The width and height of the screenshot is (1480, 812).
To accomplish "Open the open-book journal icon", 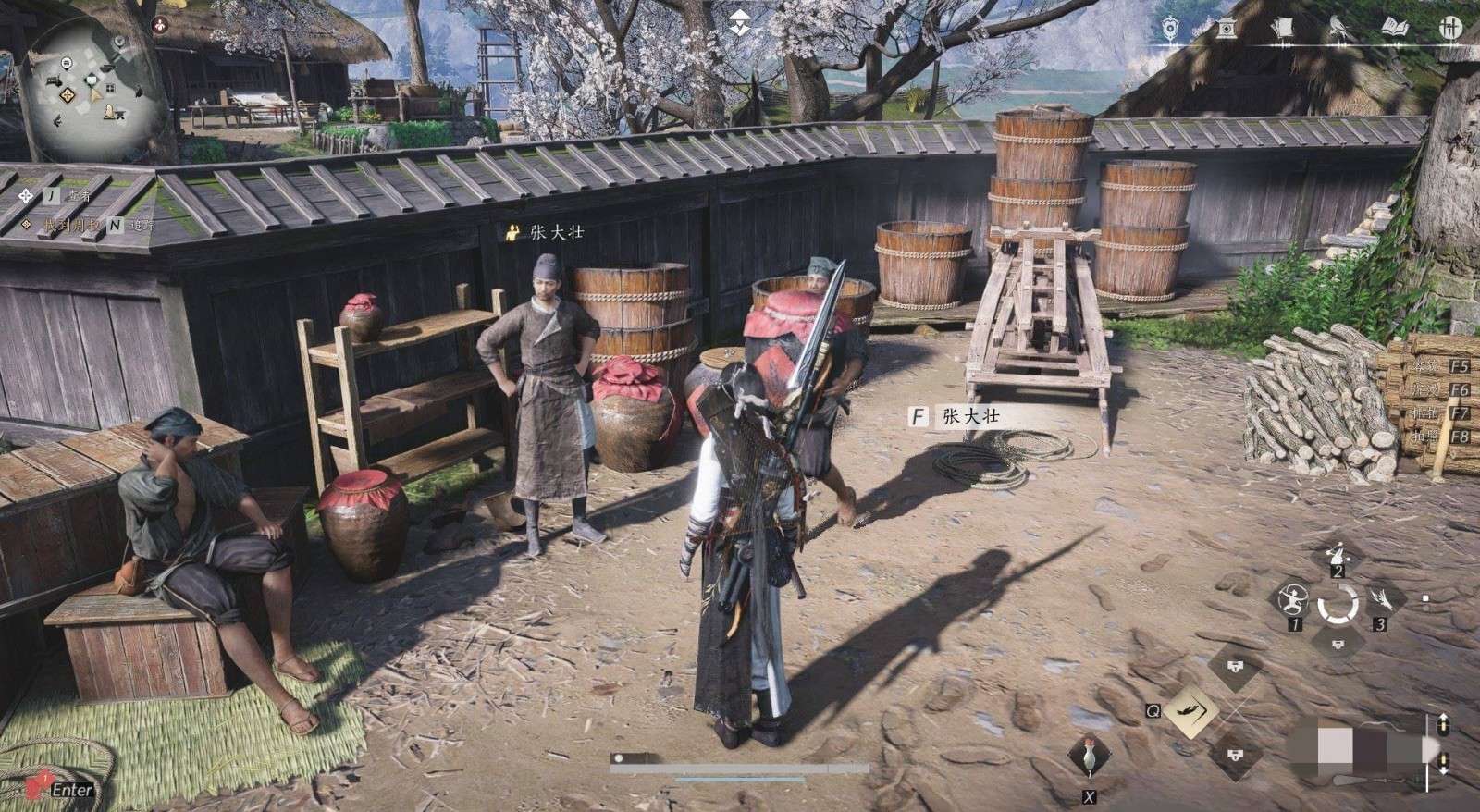I will coord(1394,29).
